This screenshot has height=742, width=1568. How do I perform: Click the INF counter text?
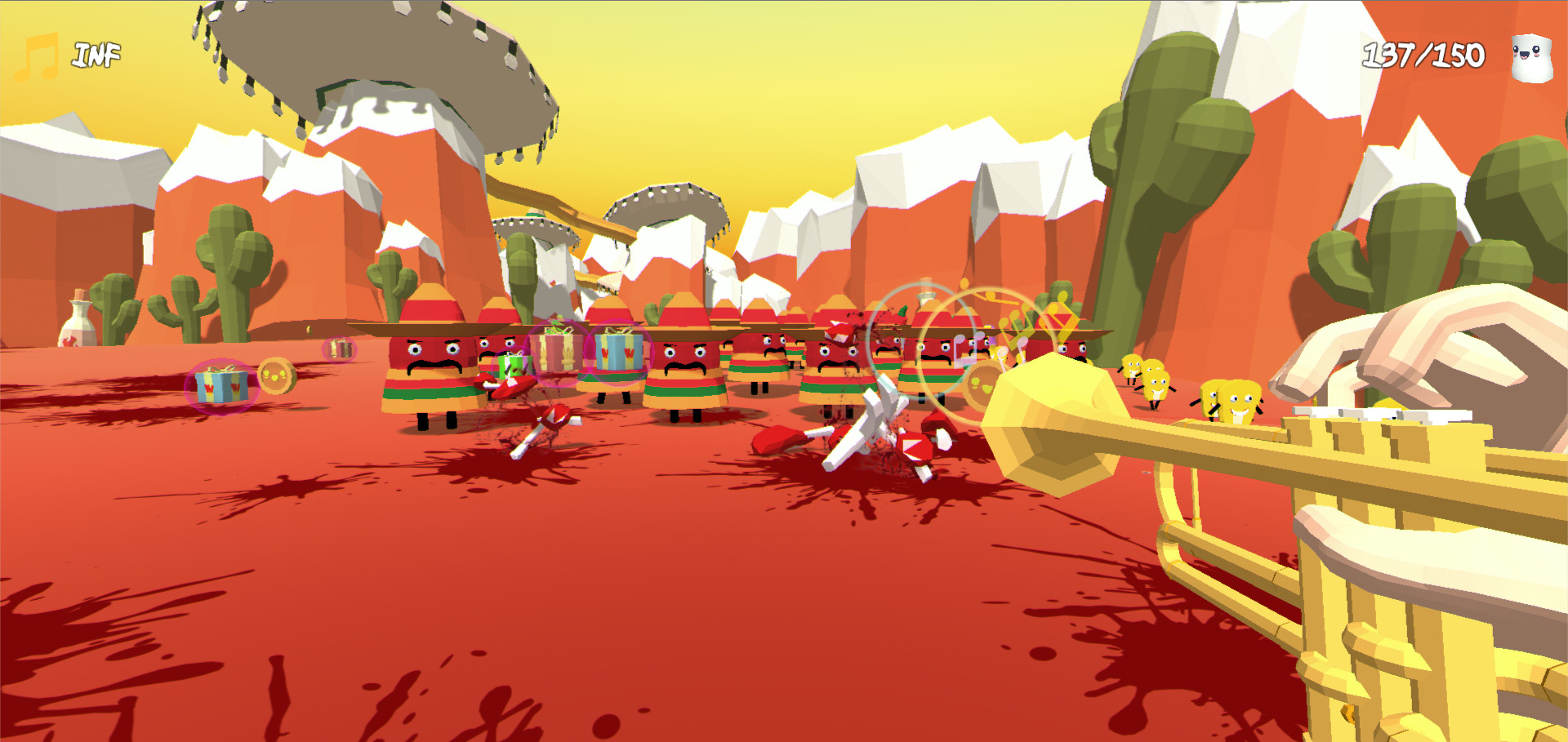[96, 53]
